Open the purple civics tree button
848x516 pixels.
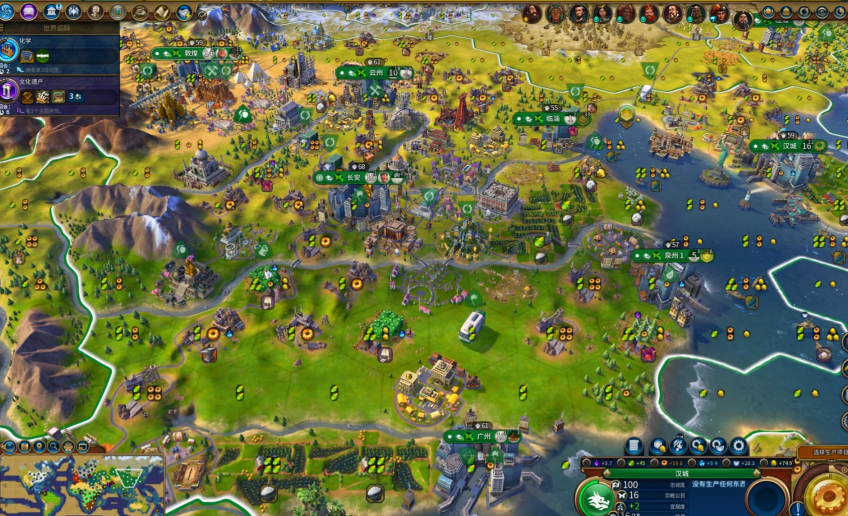[29, 12]
